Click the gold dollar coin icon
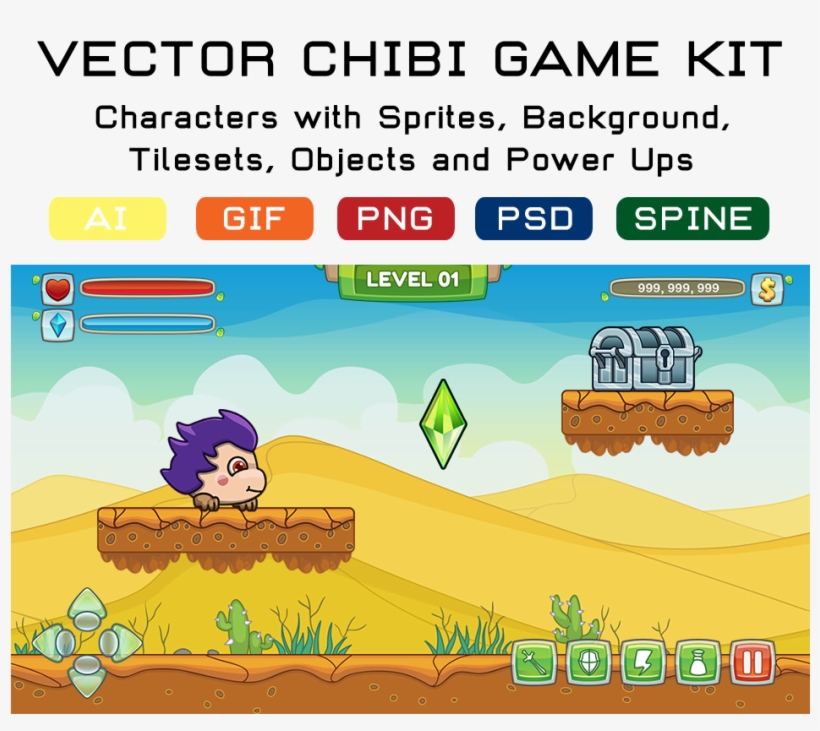The width and height of the screenshot is (820, 731). (x=767, y=289)
